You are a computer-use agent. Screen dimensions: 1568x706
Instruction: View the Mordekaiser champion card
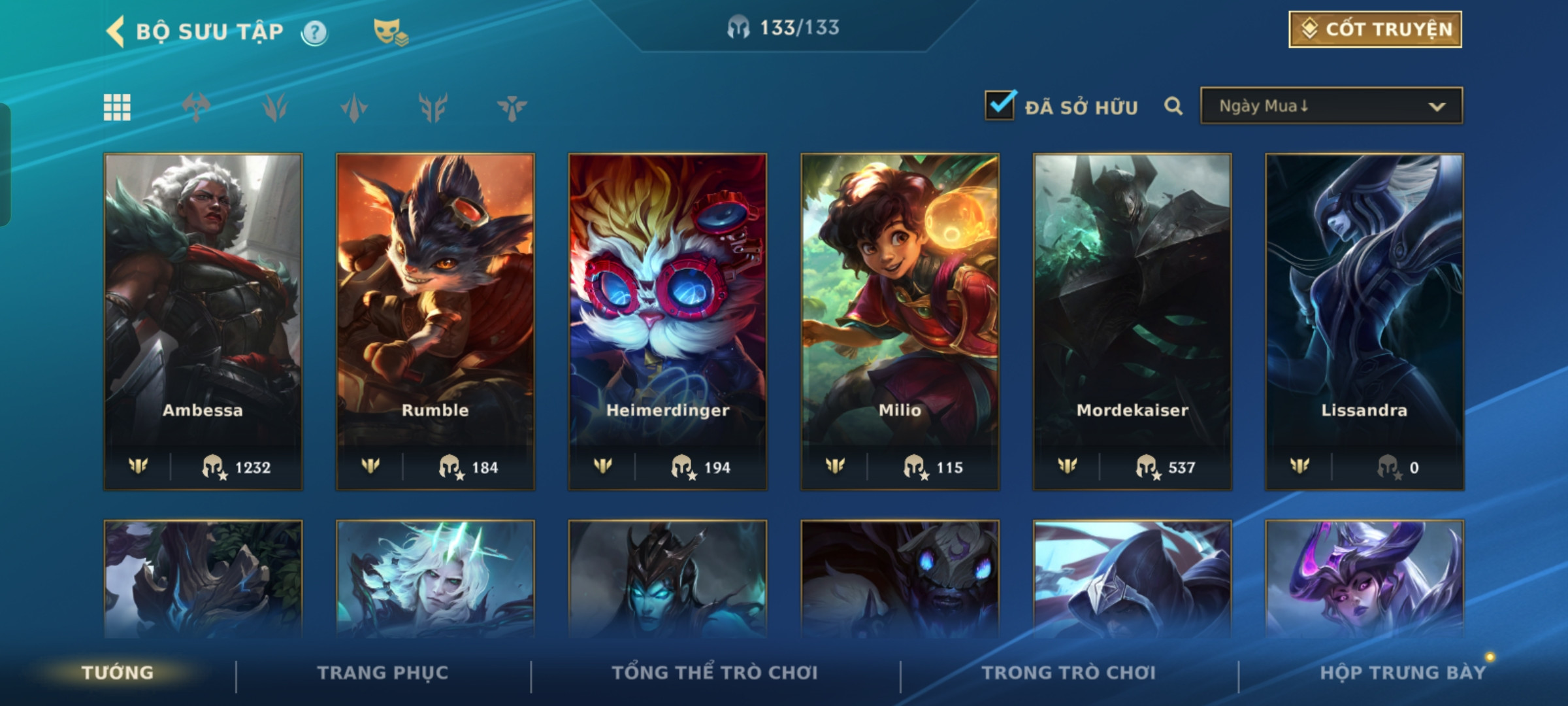click(1132, 321)
